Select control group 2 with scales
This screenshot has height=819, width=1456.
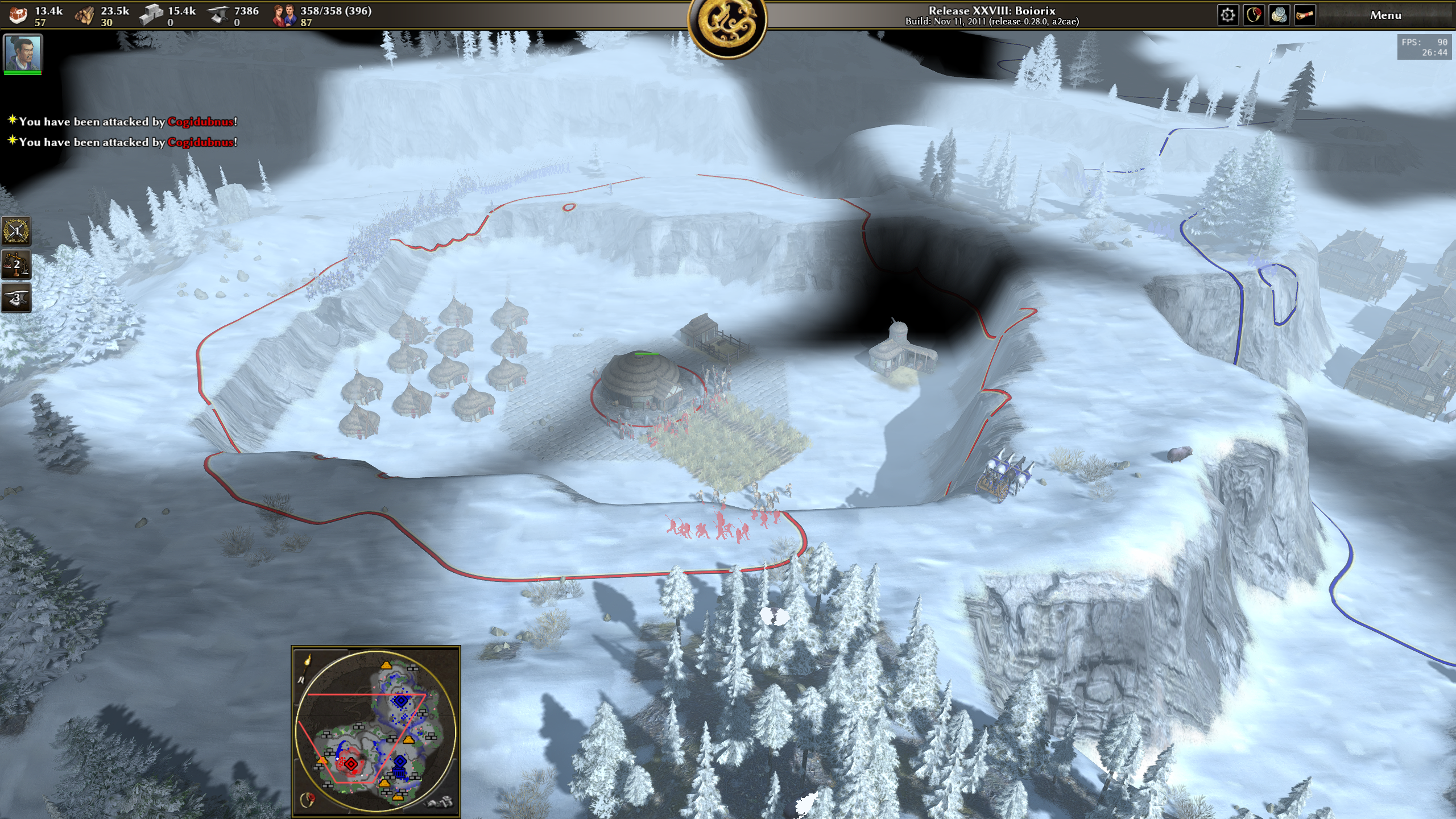coord(16,264)
